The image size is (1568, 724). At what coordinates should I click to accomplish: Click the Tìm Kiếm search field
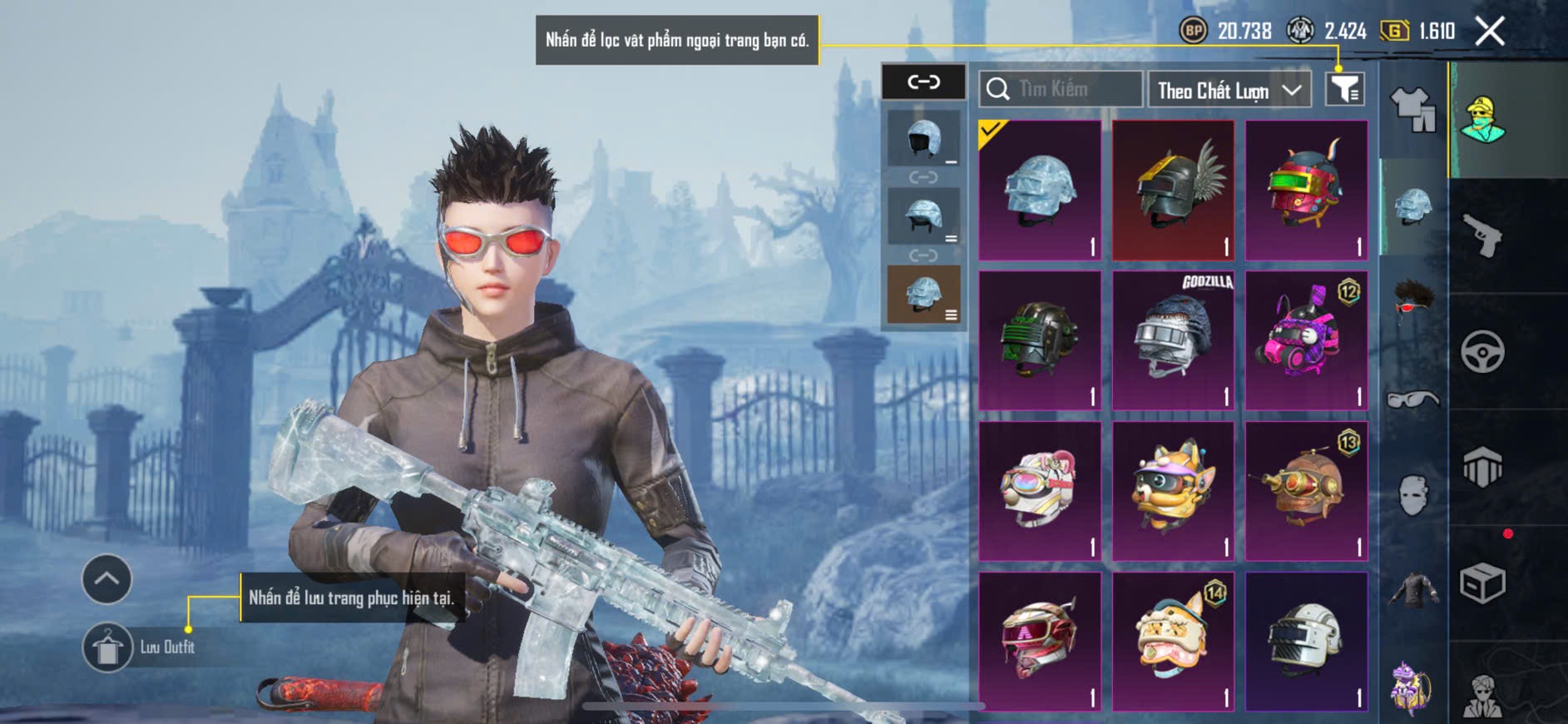[1061, 89]
